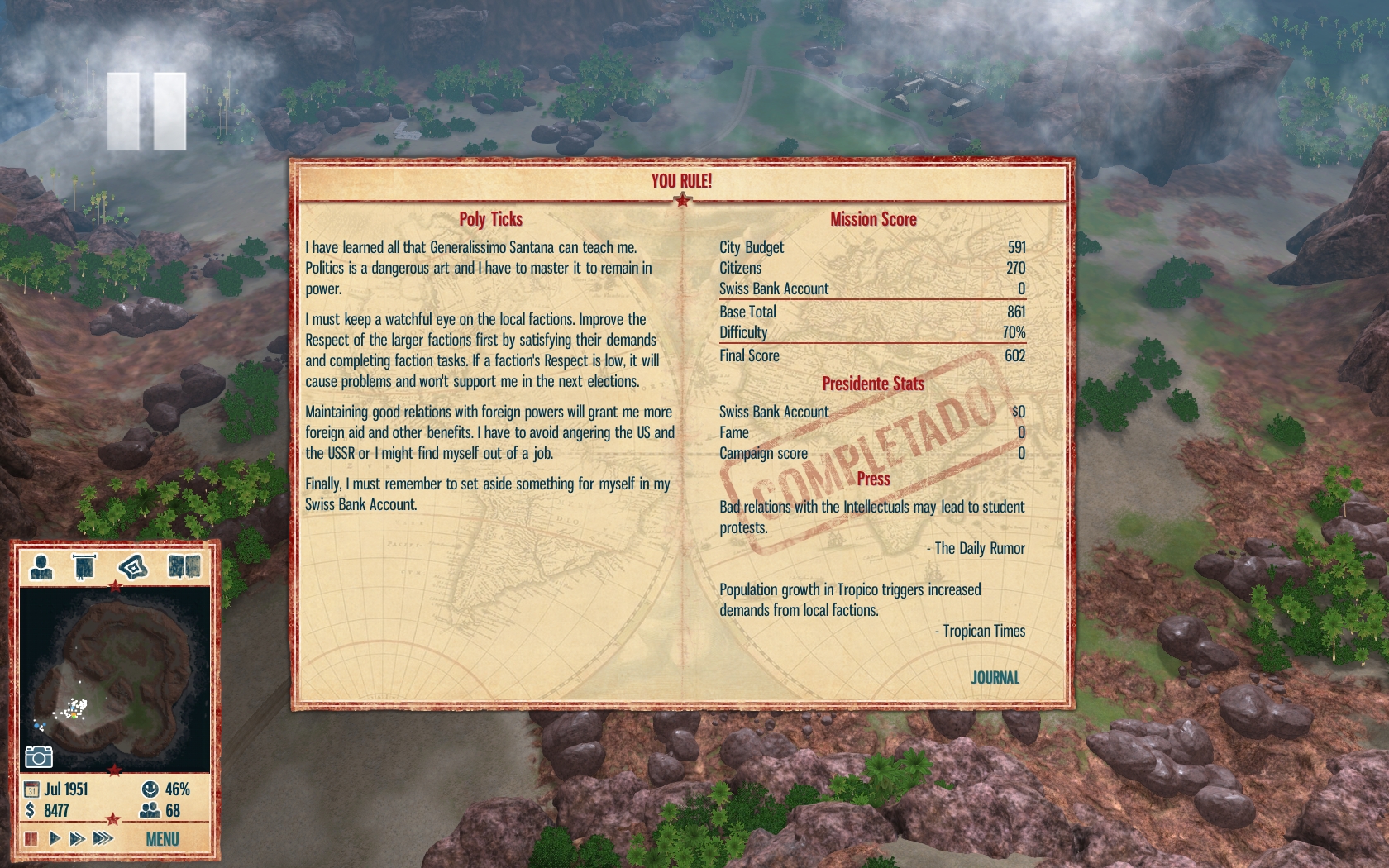1389x868 pixels.
Task: Open the JOURNAL from the mission dialog
Action: [x=995, y=678]
